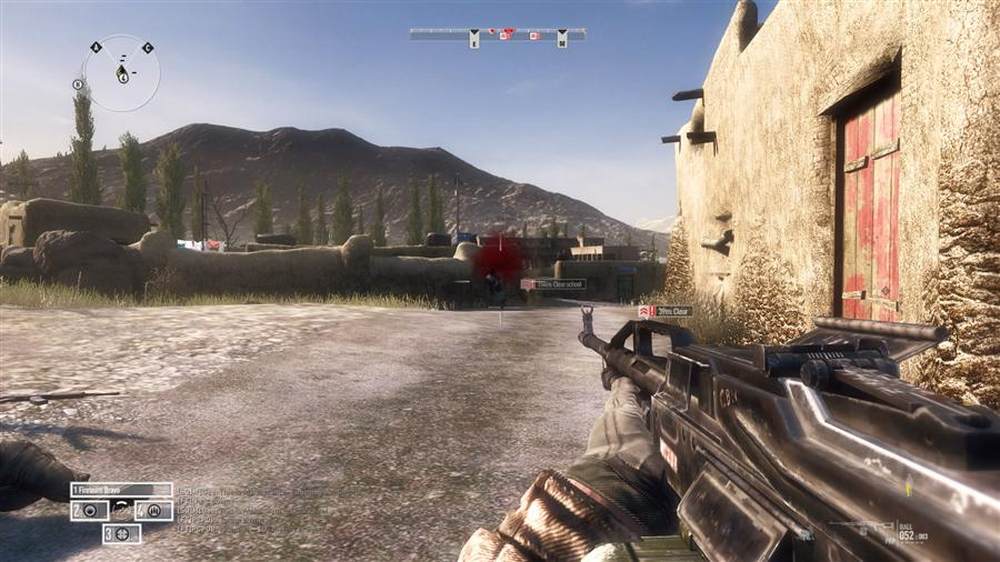Viewport: 1000px width, 562px height.
Task: Choose squad command slot 3 crosshair icon
Action: coord(121,533)
